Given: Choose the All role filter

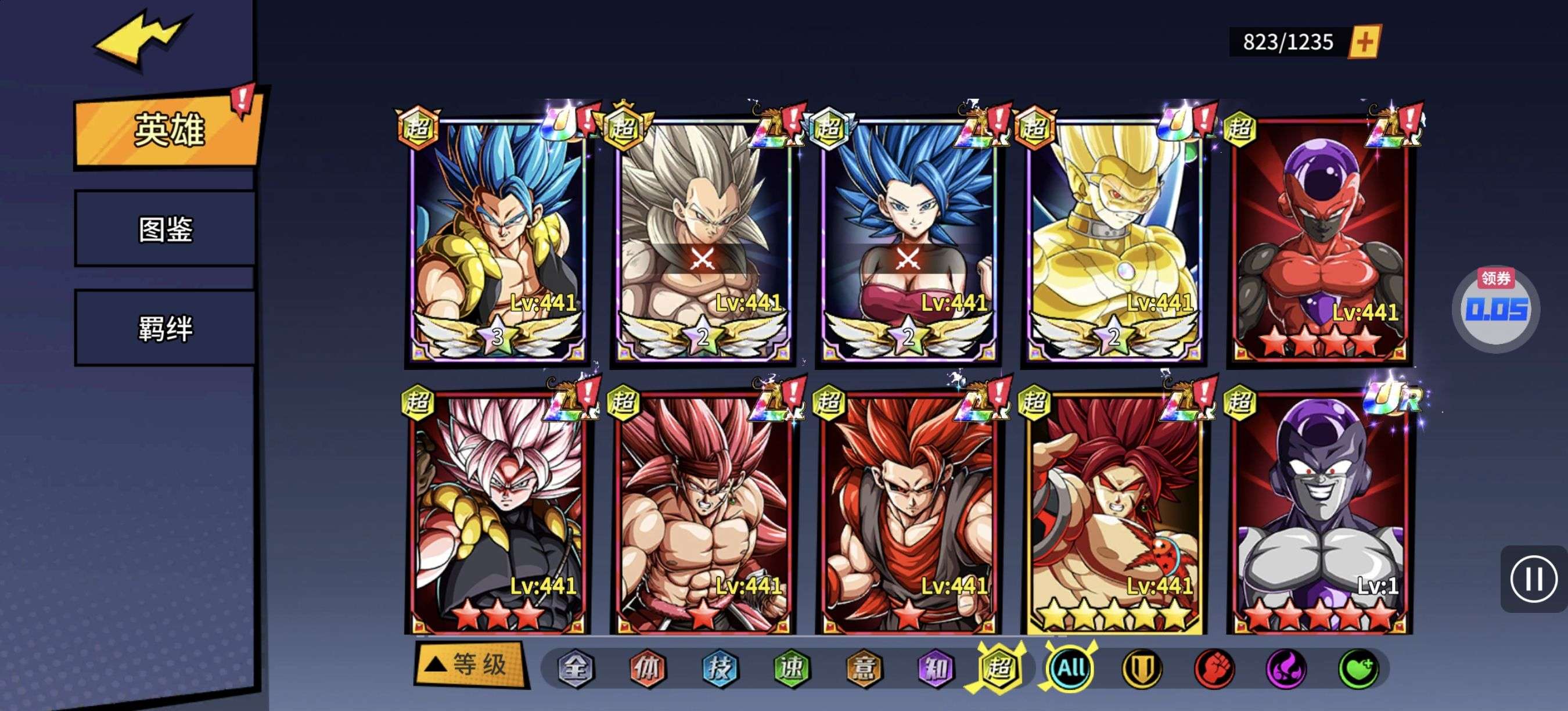Looking at the screenshot, I should [1071, 669].
